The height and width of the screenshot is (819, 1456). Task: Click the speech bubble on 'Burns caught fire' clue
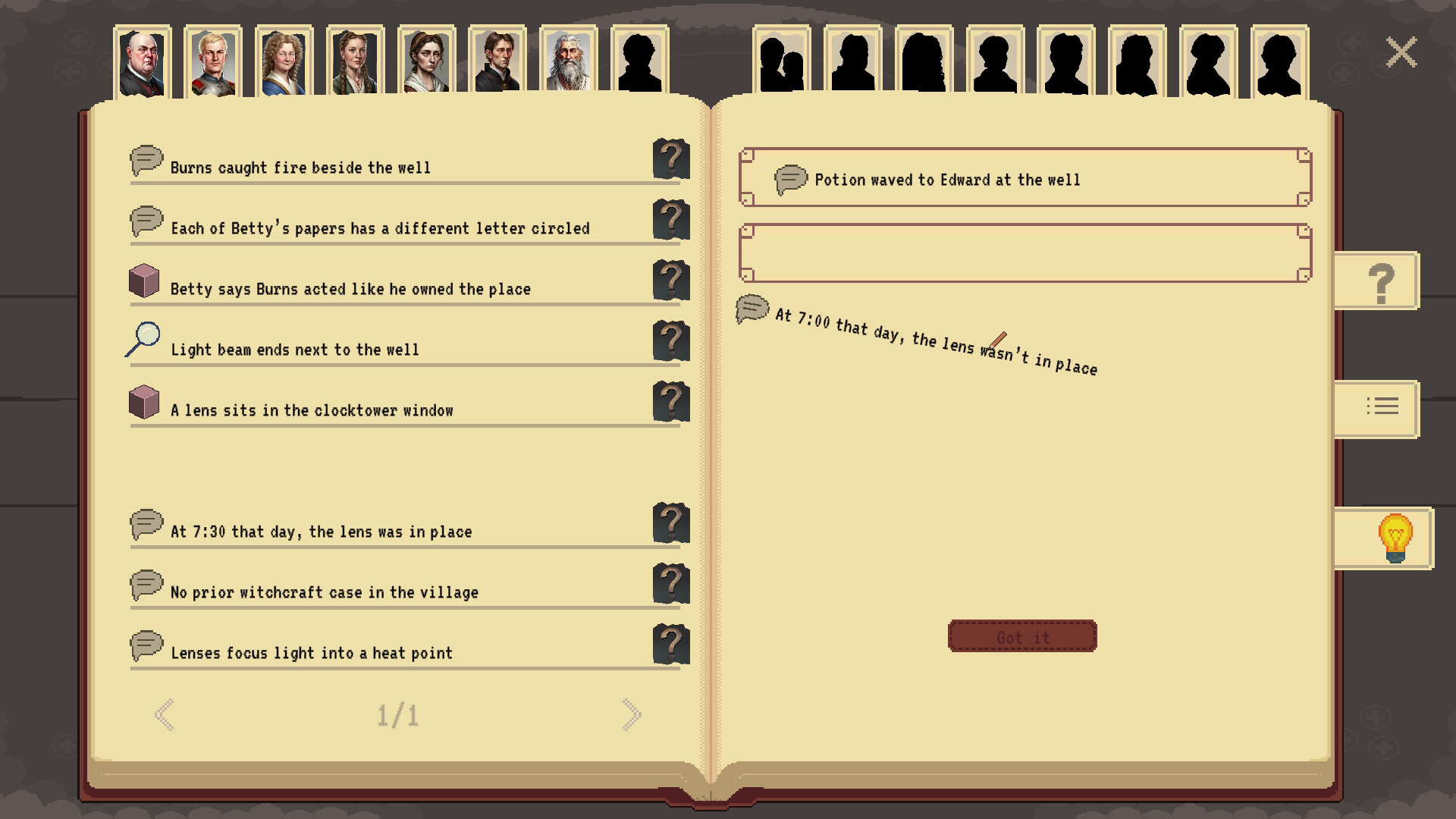[x=146, y=161]
